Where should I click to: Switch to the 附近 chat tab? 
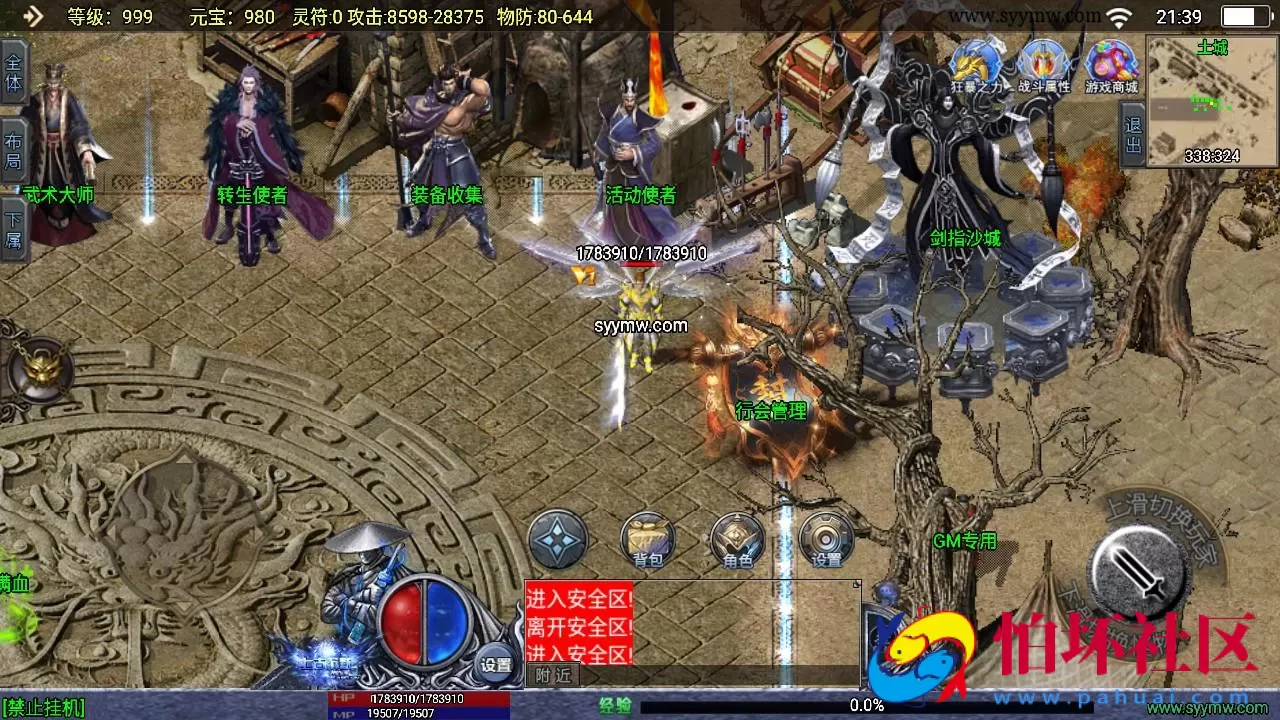click(x=552, y=675)
